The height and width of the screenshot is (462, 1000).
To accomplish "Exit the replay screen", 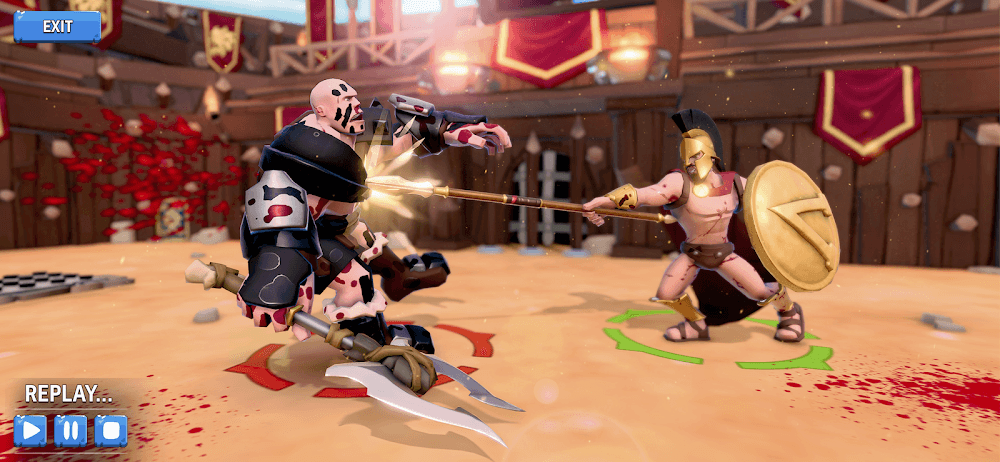I will coord(57,27).
